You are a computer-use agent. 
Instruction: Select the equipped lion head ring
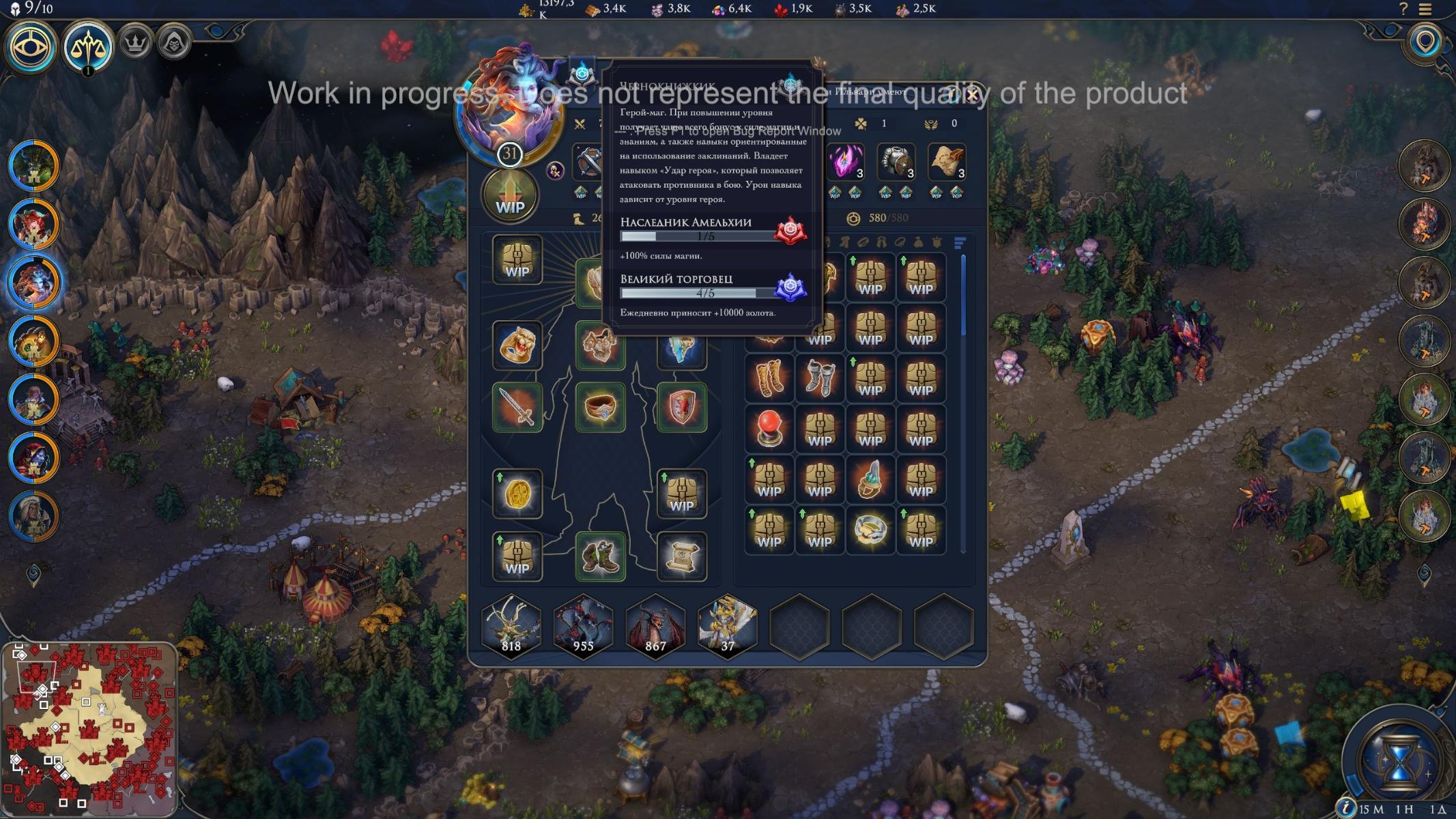click(x=517, y=345)
